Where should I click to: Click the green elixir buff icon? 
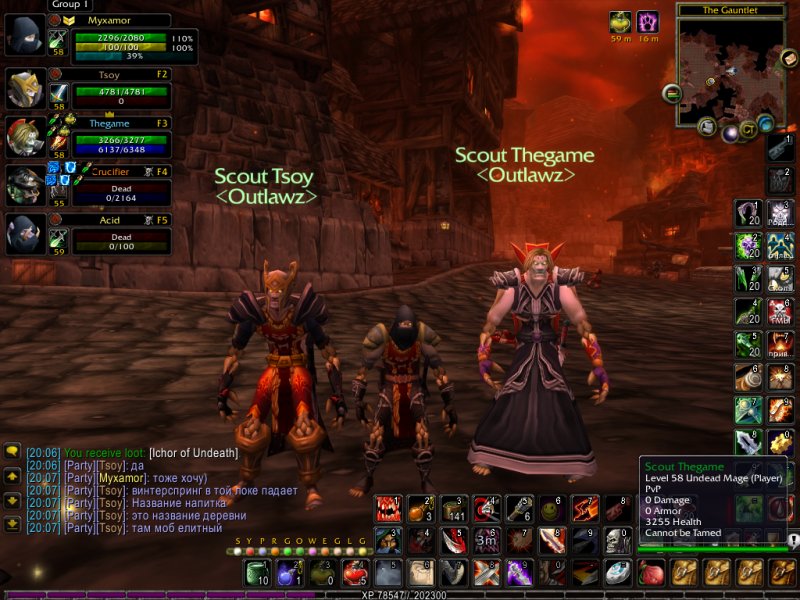click(x=620, y=22)
